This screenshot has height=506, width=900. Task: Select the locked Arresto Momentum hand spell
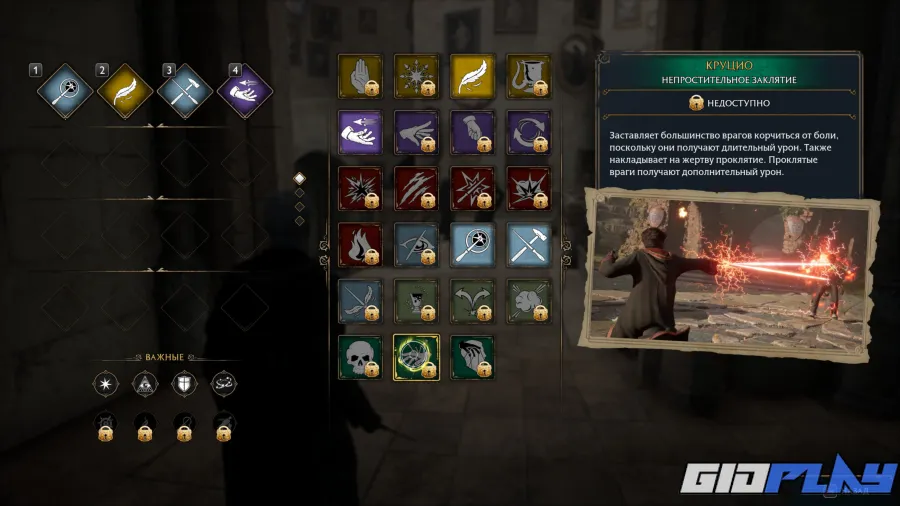[x=359, y=74]
